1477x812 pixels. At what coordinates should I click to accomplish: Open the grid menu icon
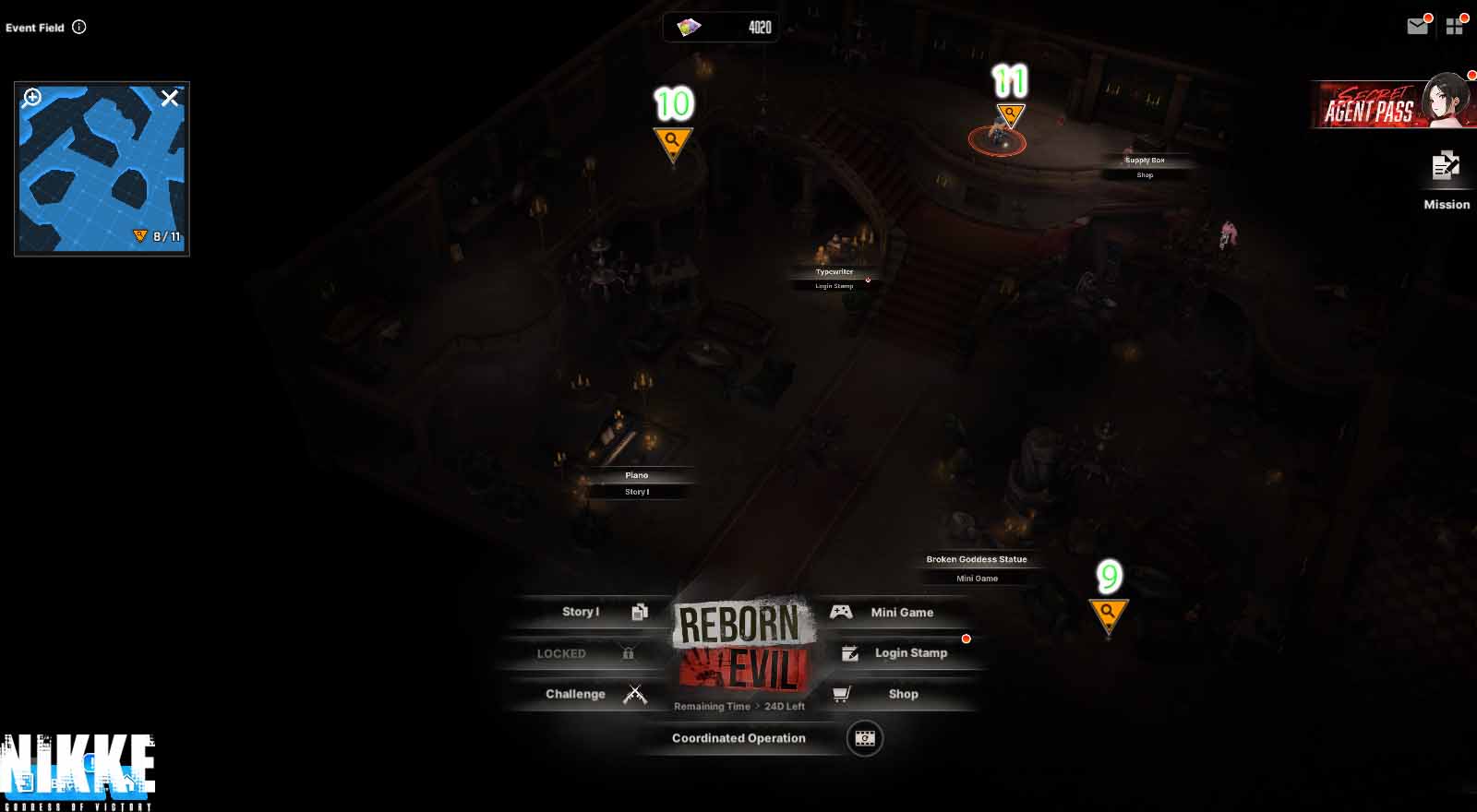[x=1455, y=27]
